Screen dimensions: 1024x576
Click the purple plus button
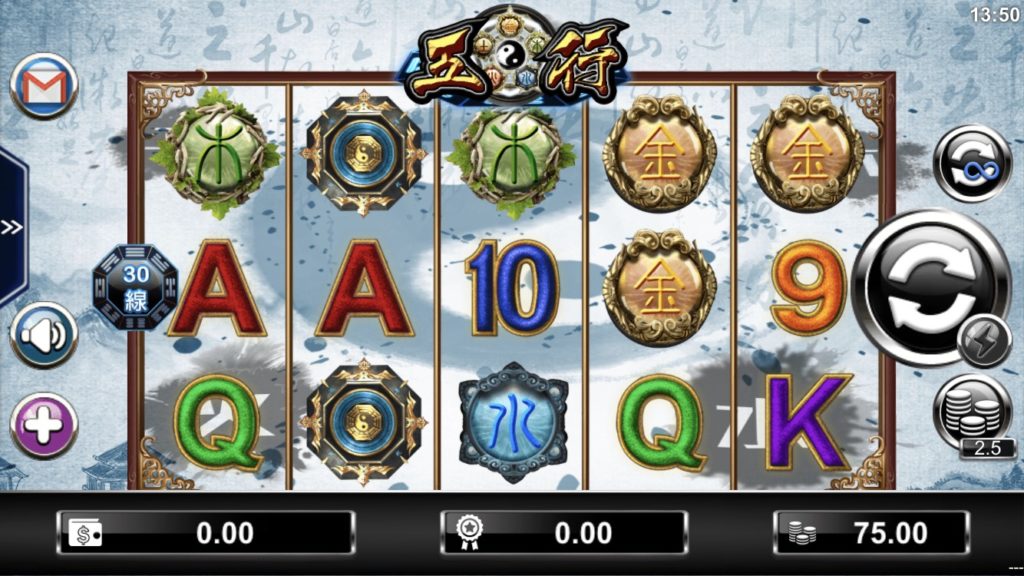[44, 425]
